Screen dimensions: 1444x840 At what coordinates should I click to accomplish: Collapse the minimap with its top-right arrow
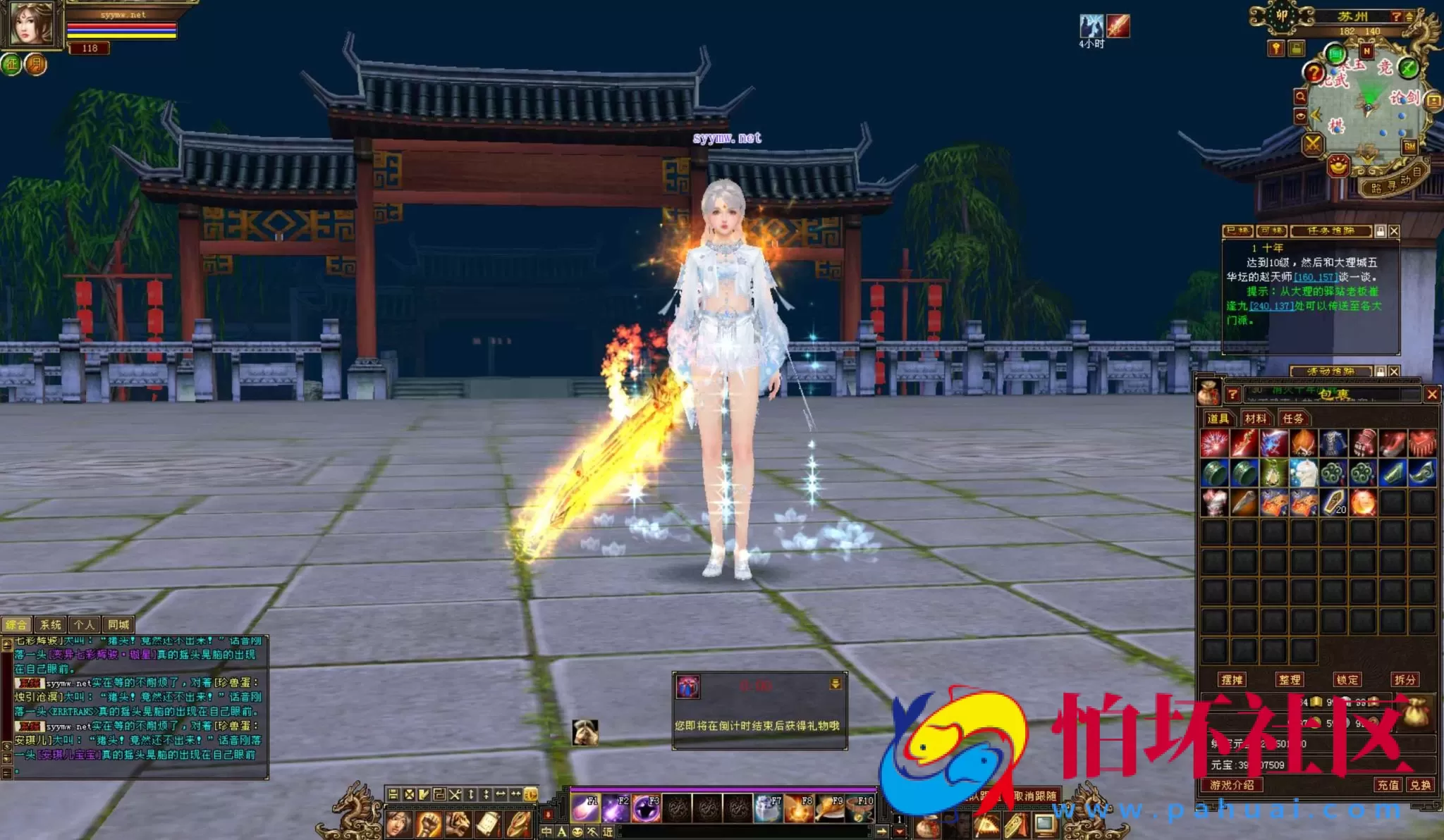1409,16
